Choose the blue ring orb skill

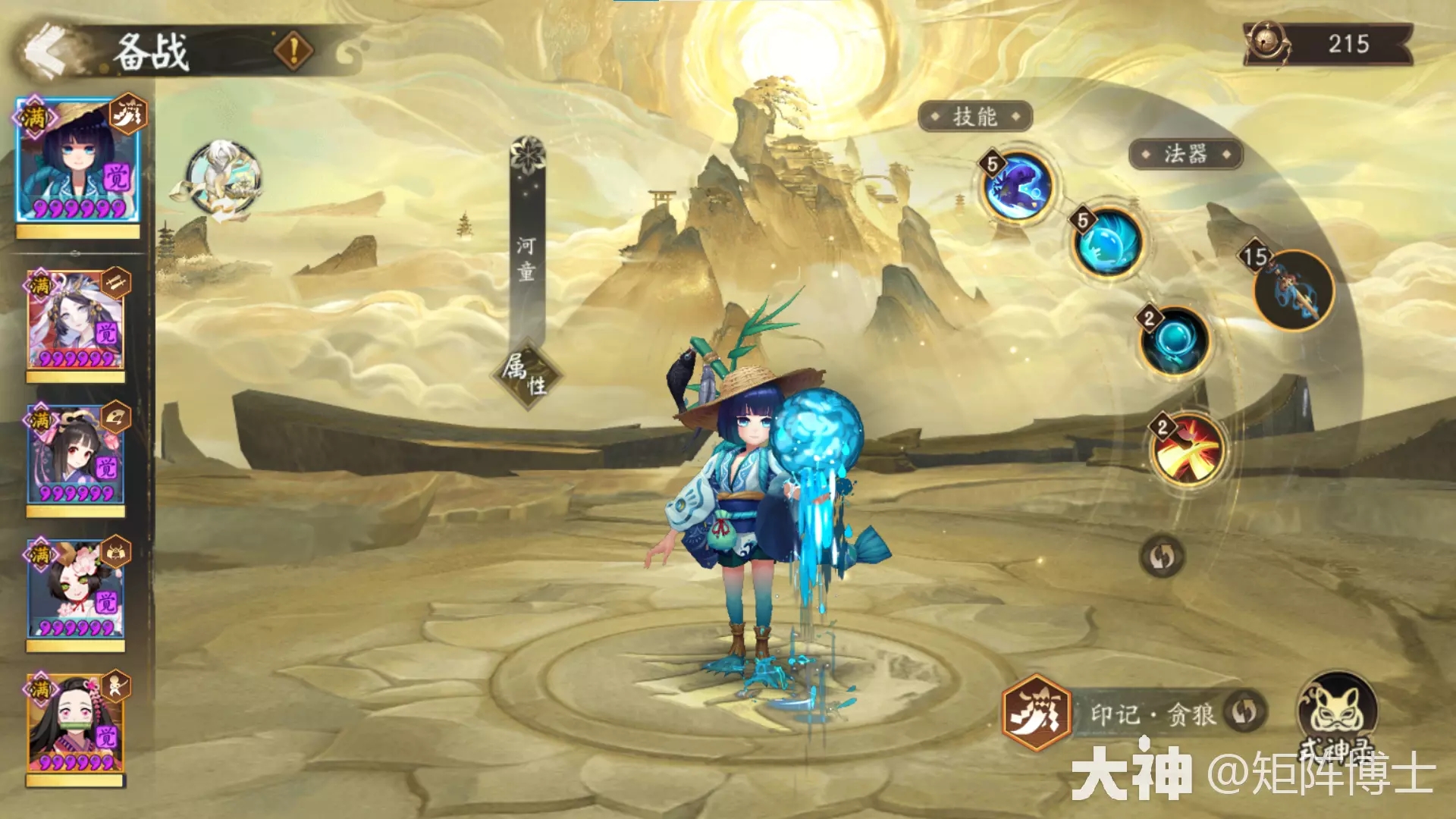pyautogui.click(x=1175, y=341)
